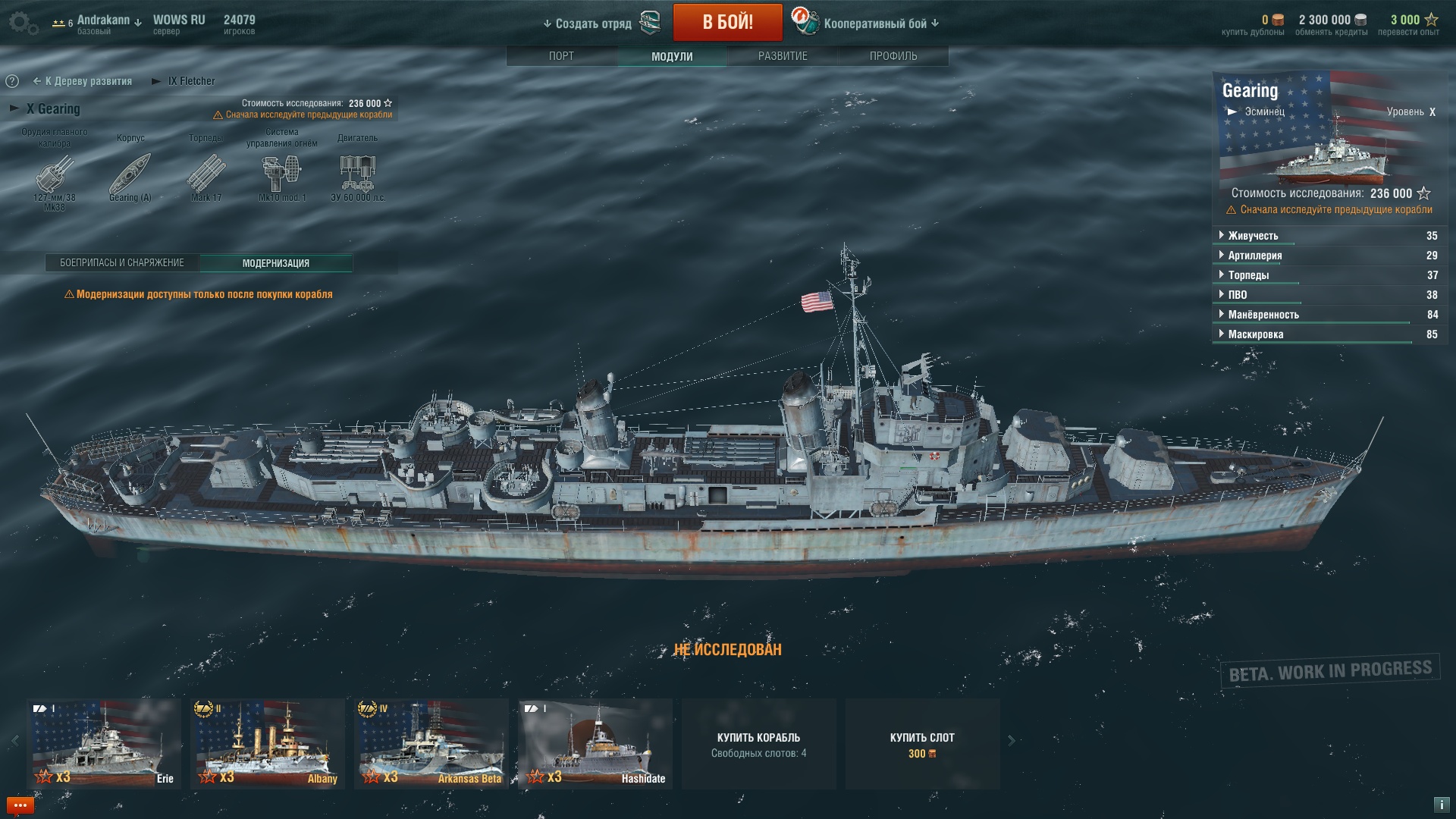1456x819 pixels.
Task: Open the Кооперативный бой battle type dropdown
Action: pyautogui.click(x=880, y=24)
